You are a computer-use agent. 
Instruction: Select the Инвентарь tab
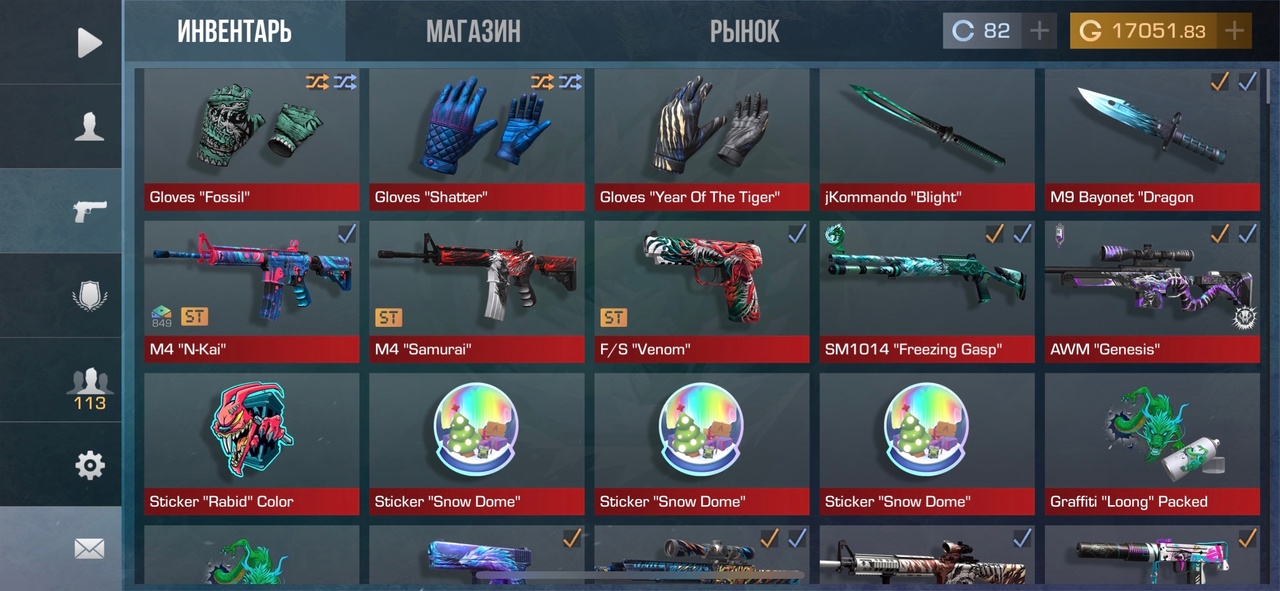(x=235, y=32)
